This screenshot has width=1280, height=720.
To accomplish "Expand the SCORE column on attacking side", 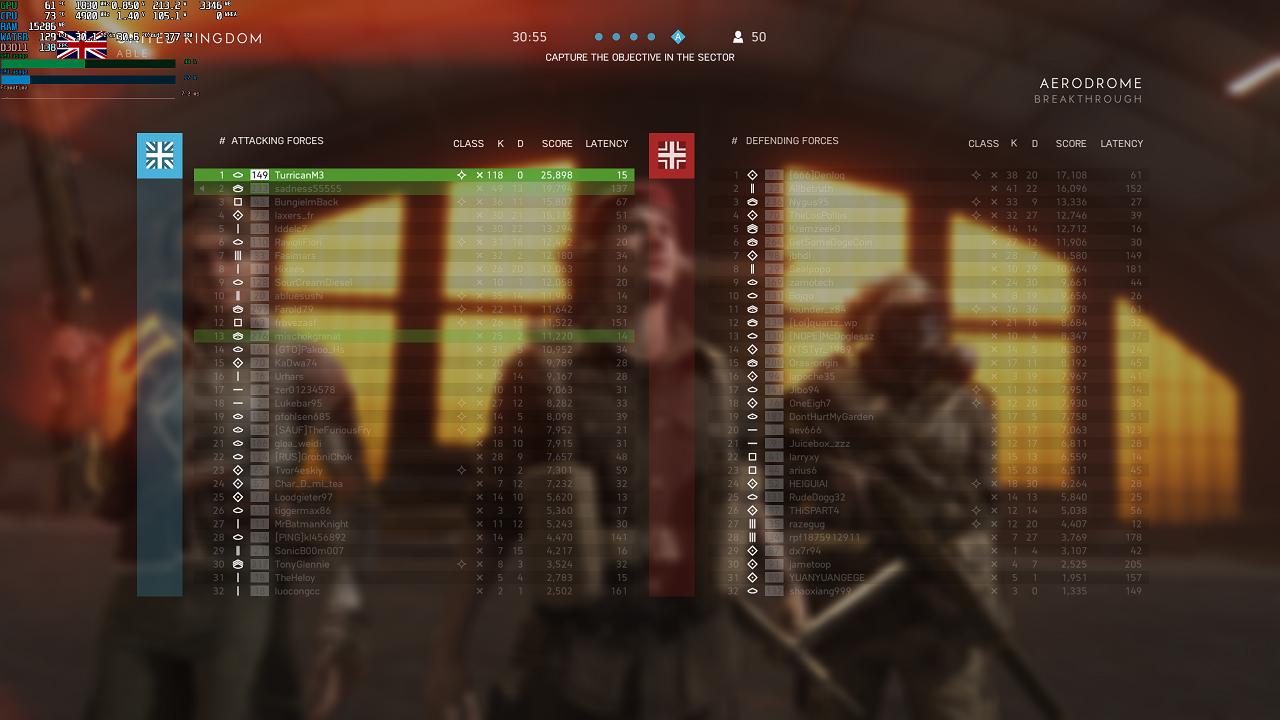I will [x=557, y=143].
